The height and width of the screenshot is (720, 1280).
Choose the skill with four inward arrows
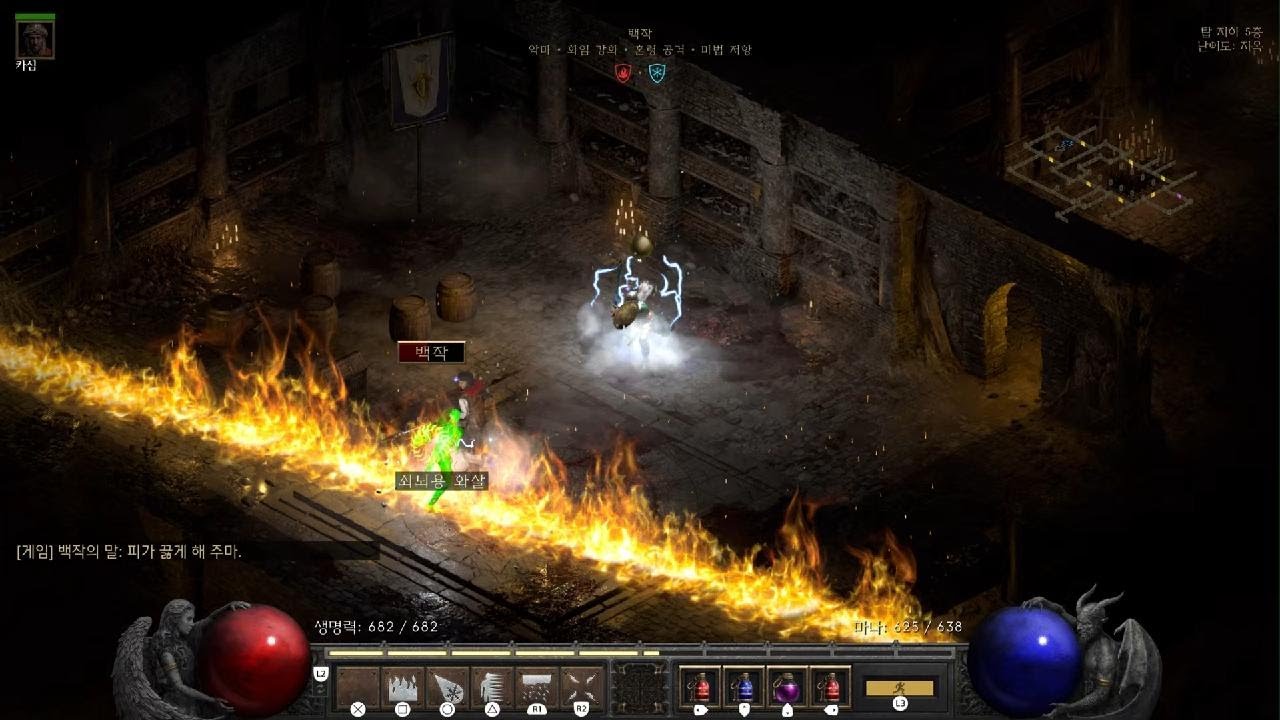tap(581, 687)
